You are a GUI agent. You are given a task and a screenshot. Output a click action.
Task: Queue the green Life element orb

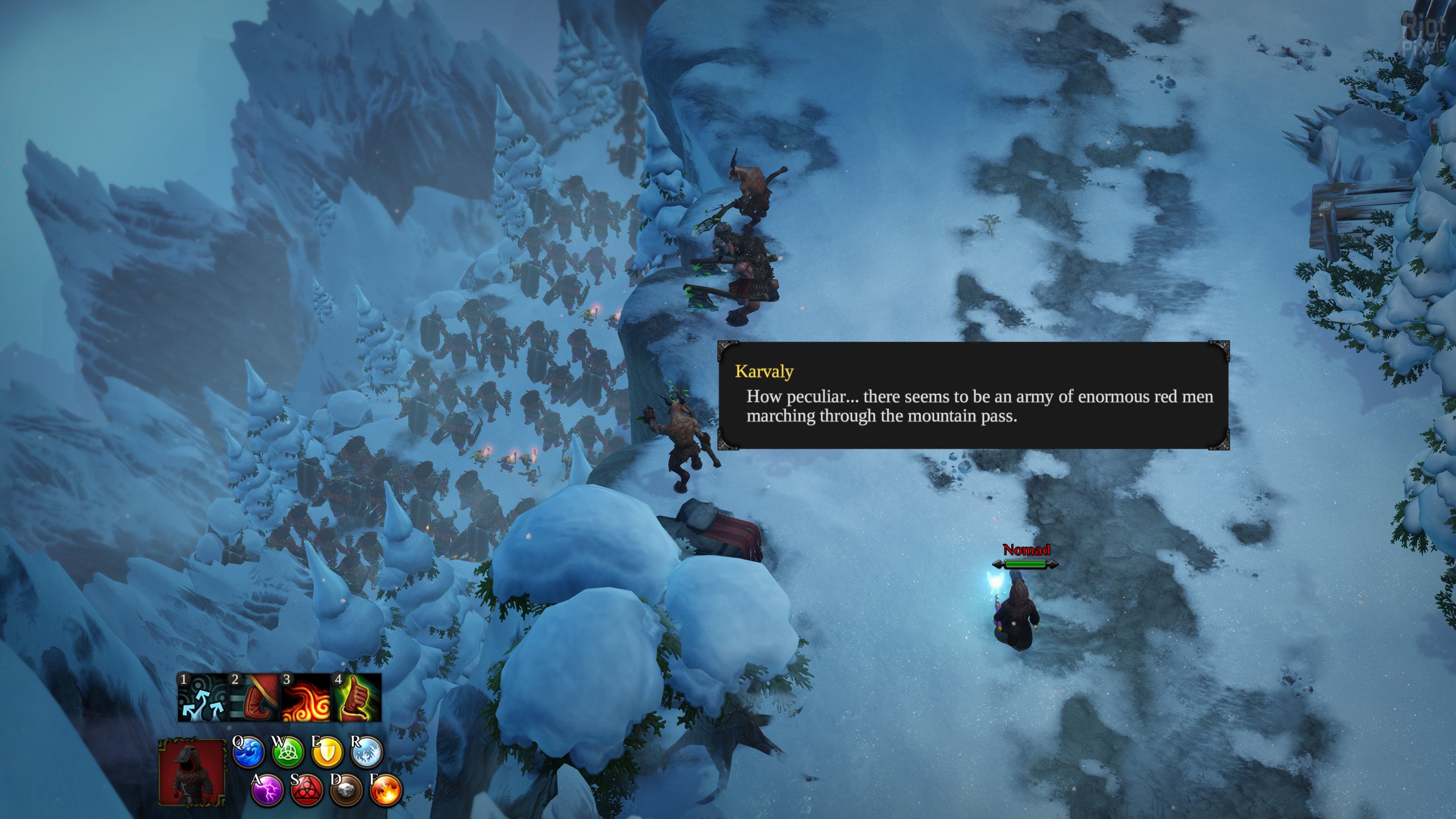(288, 752)
